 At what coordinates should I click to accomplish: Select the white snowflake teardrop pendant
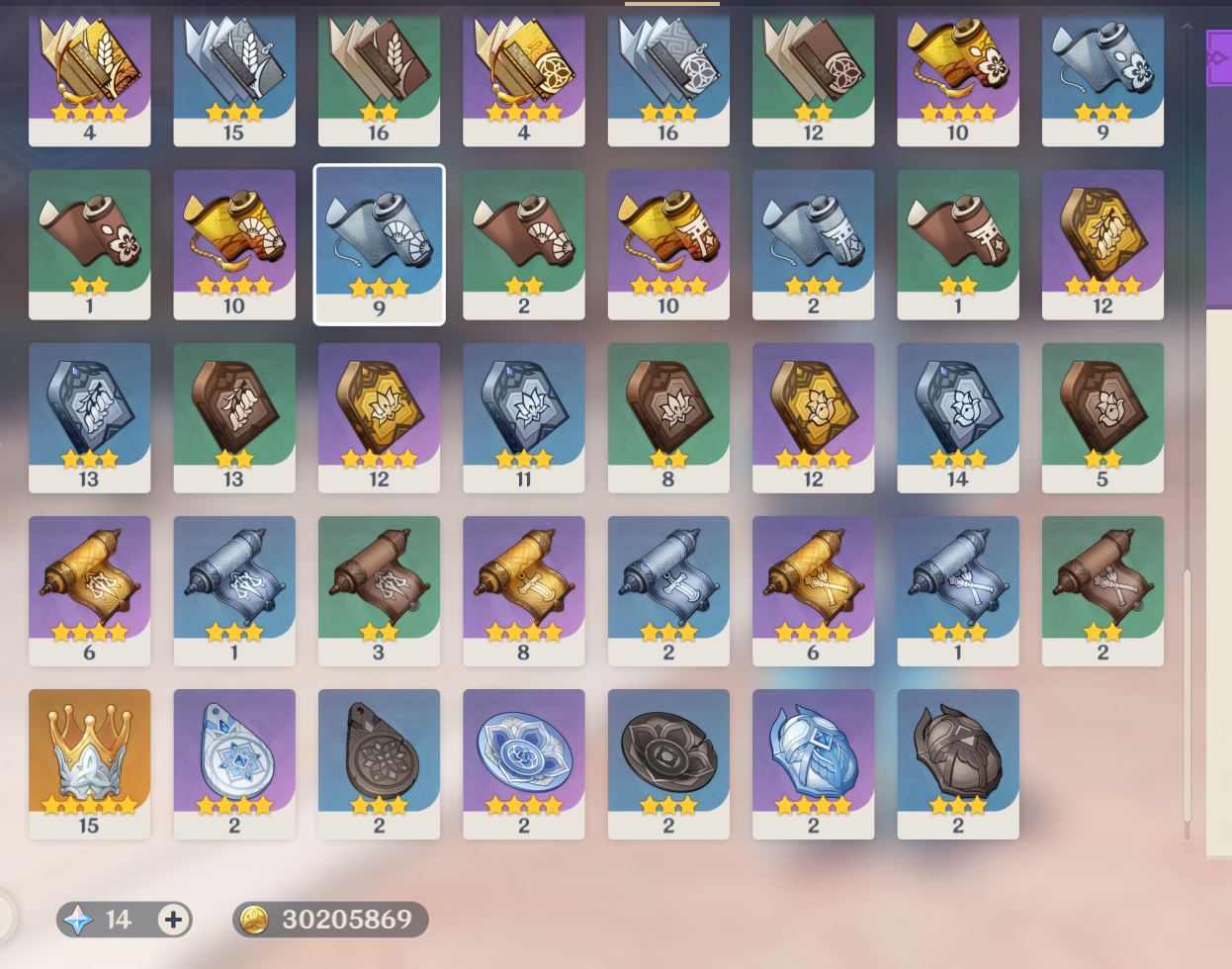coord(234,763)
